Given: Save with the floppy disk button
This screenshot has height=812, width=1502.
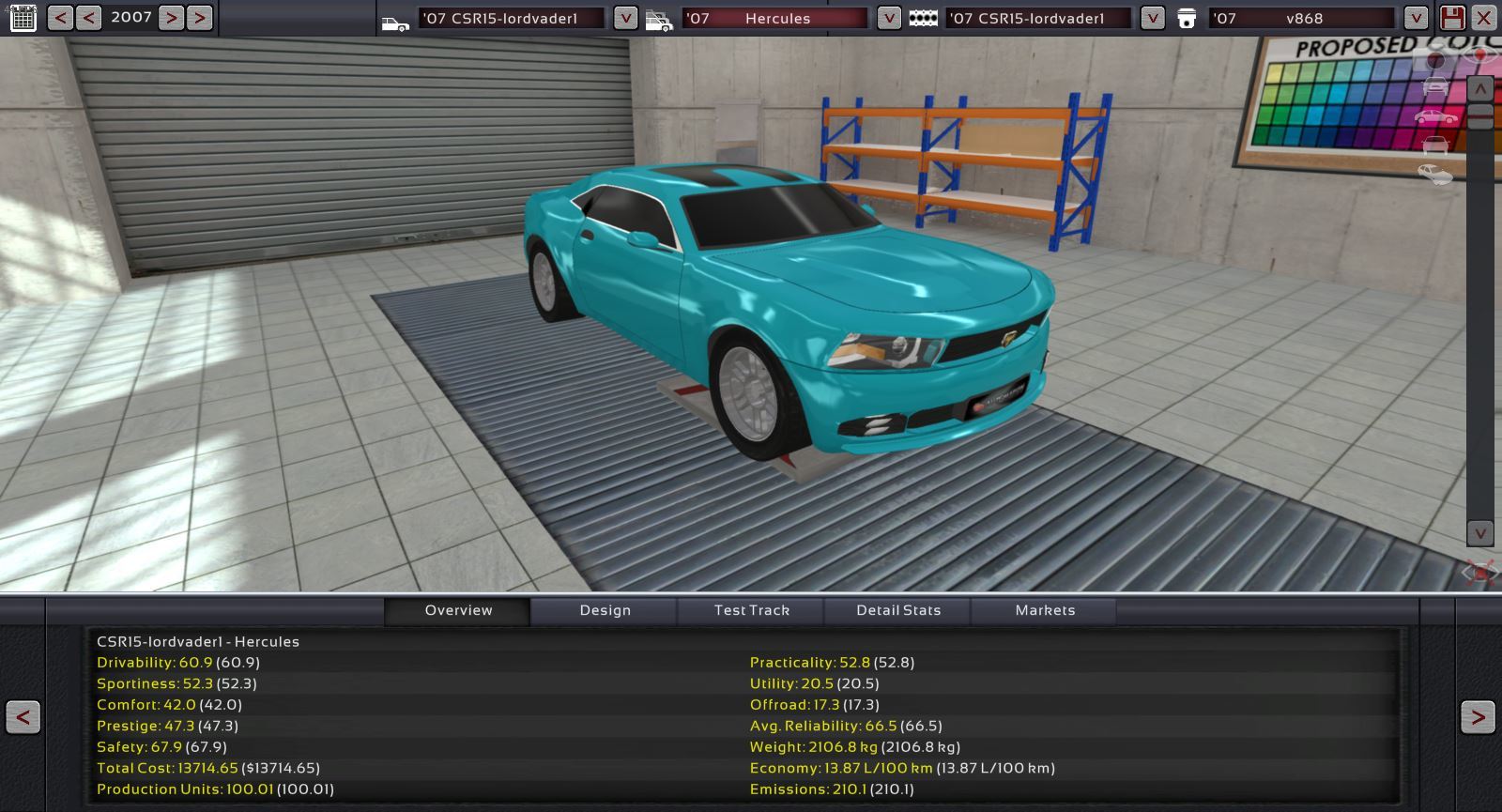Looking at the screenshot, I should pyautogui.click(x=1452, y=18).
